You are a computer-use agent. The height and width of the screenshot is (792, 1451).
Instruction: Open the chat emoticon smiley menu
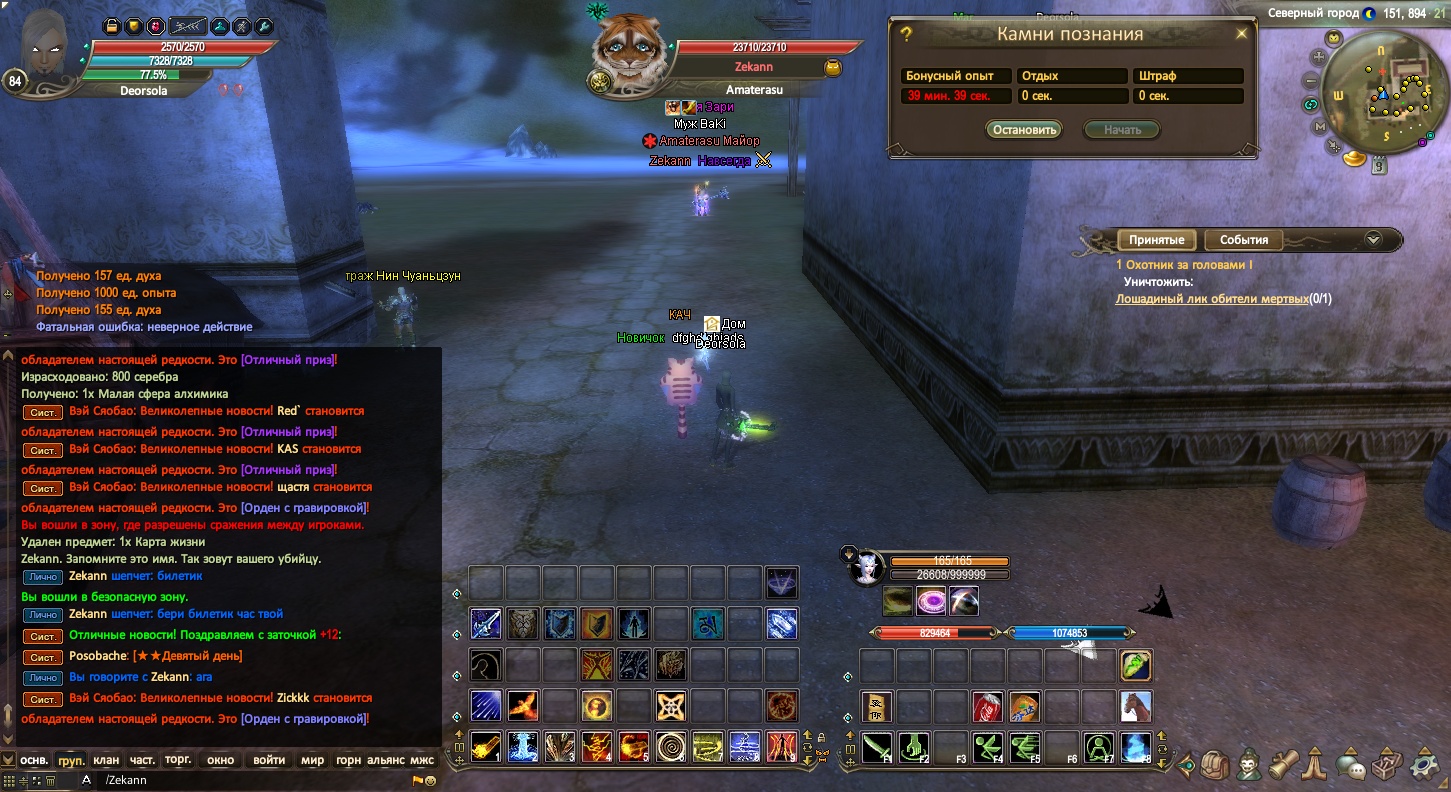point(430,780)
